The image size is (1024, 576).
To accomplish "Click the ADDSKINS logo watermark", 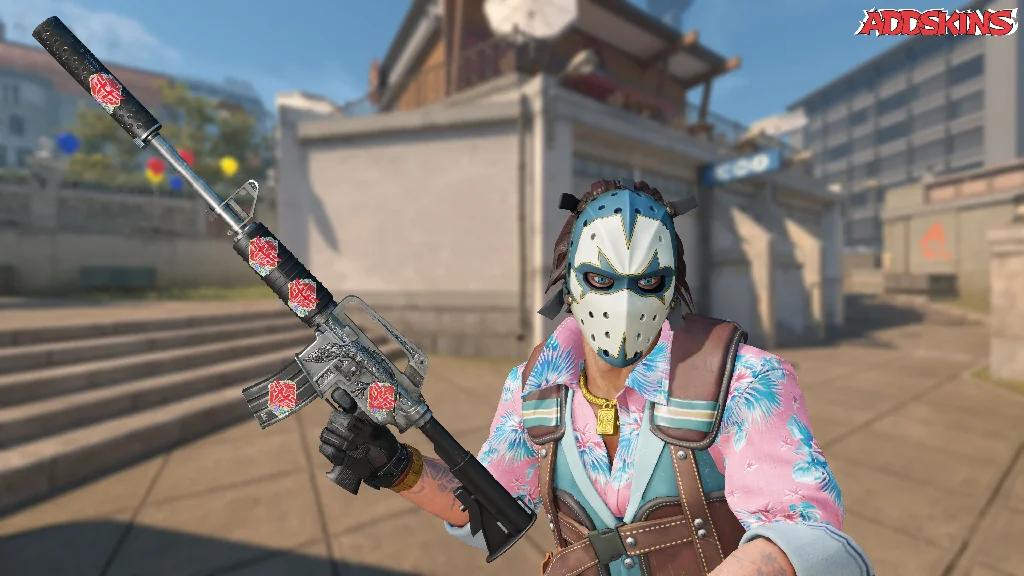I will pyautogui.click(x=936, y=23).
